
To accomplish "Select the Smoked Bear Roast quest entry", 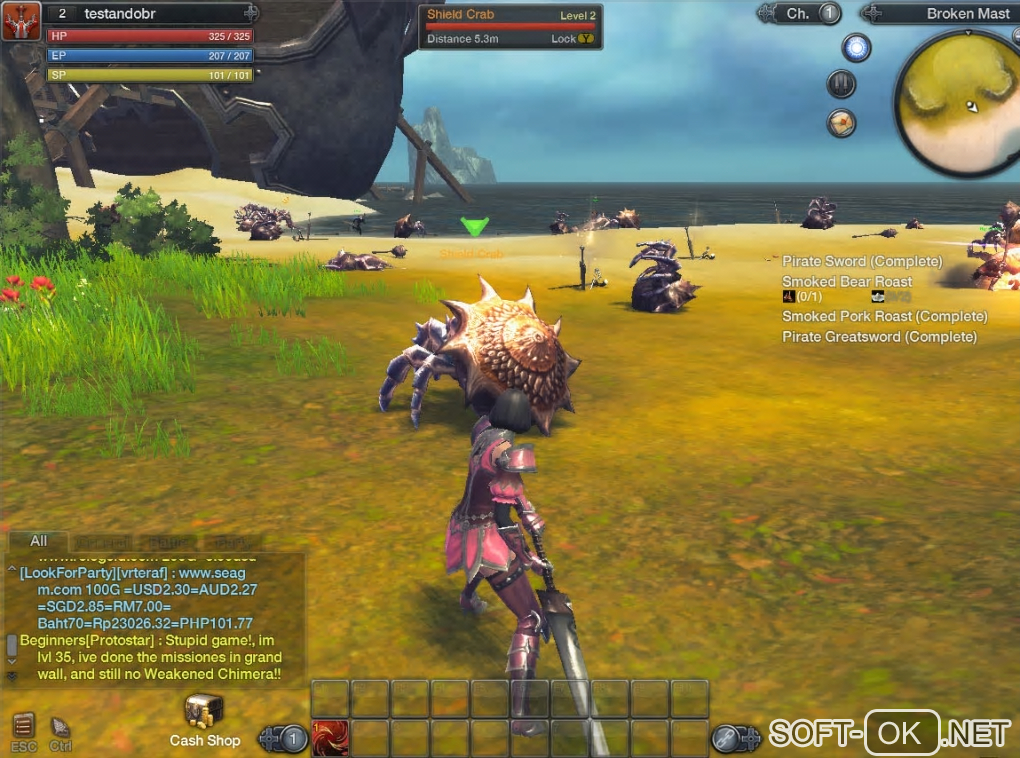I will 846,282.
